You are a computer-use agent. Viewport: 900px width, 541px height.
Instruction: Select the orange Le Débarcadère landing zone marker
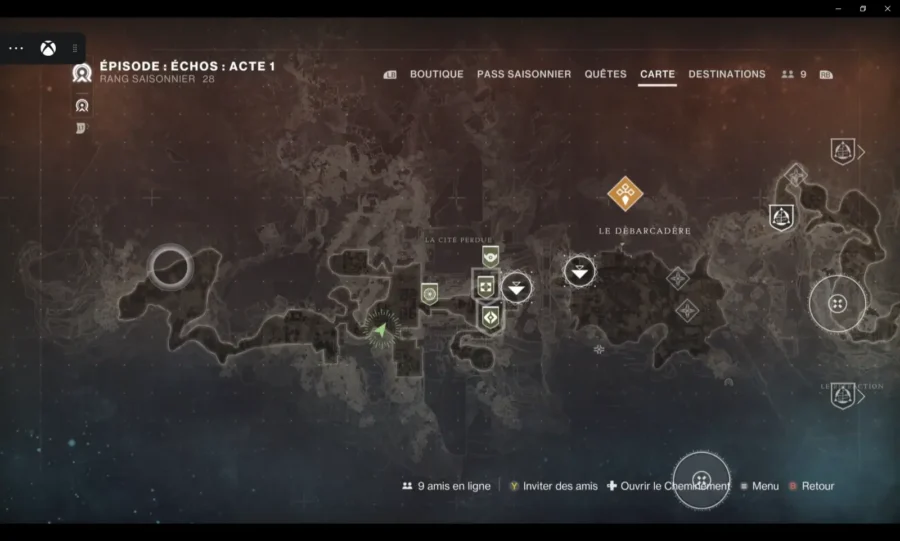(x=625, y=193)
